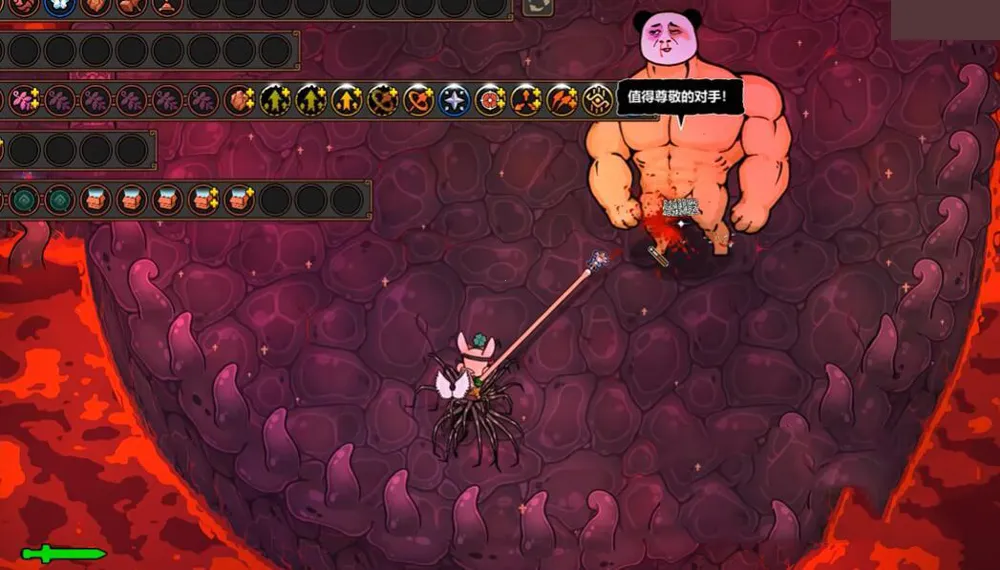Viewport: 1000px width, 570px height.
Task: Select the orange ringed orb icon
Action: (418, 100)
